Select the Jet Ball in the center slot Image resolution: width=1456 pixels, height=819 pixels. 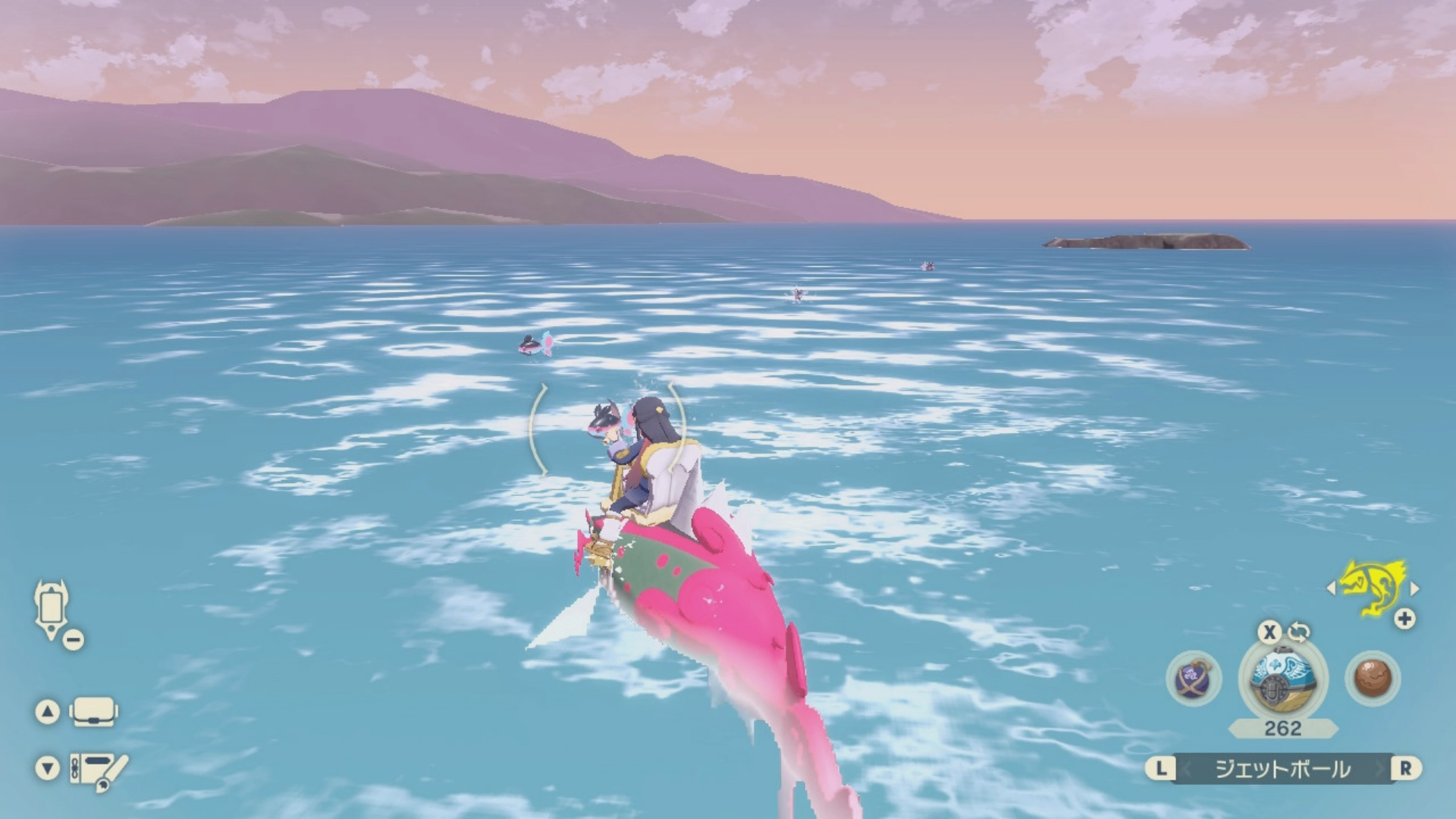pos(1282,677)
